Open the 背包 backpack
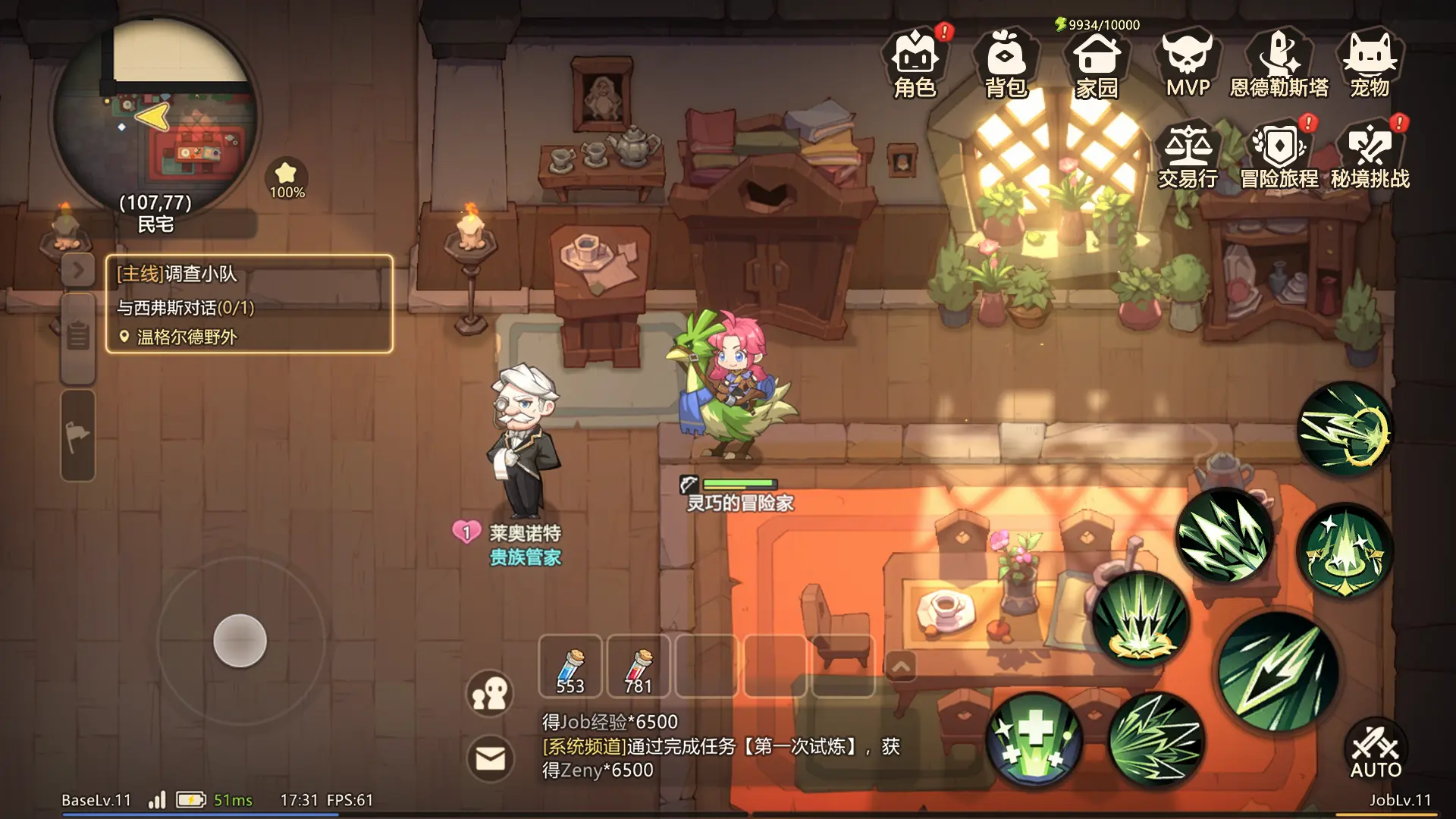The image size is (1456, 819). tap(1006, 64)
